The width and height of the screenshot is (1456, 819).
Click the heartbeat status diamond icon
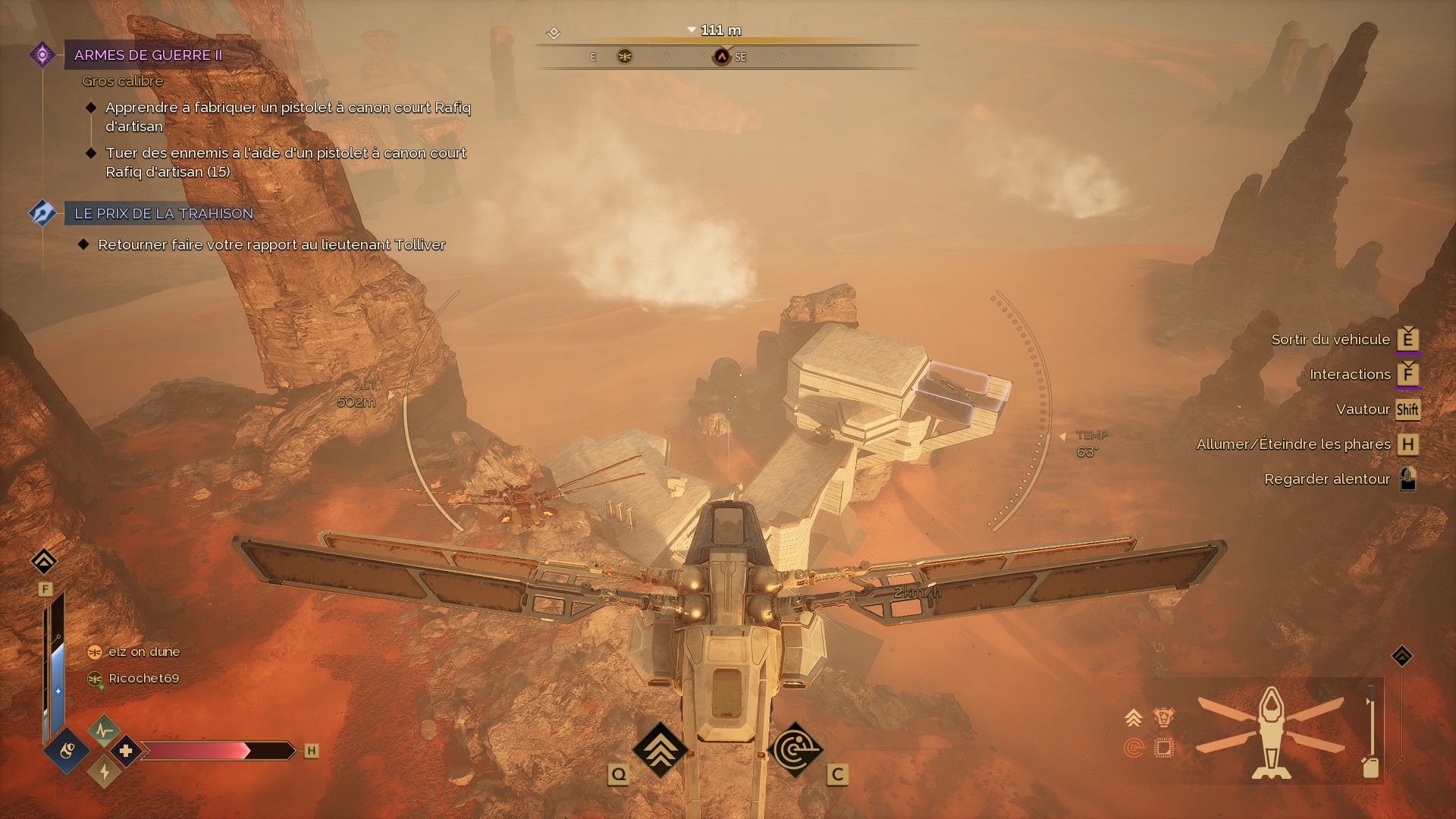104,730
